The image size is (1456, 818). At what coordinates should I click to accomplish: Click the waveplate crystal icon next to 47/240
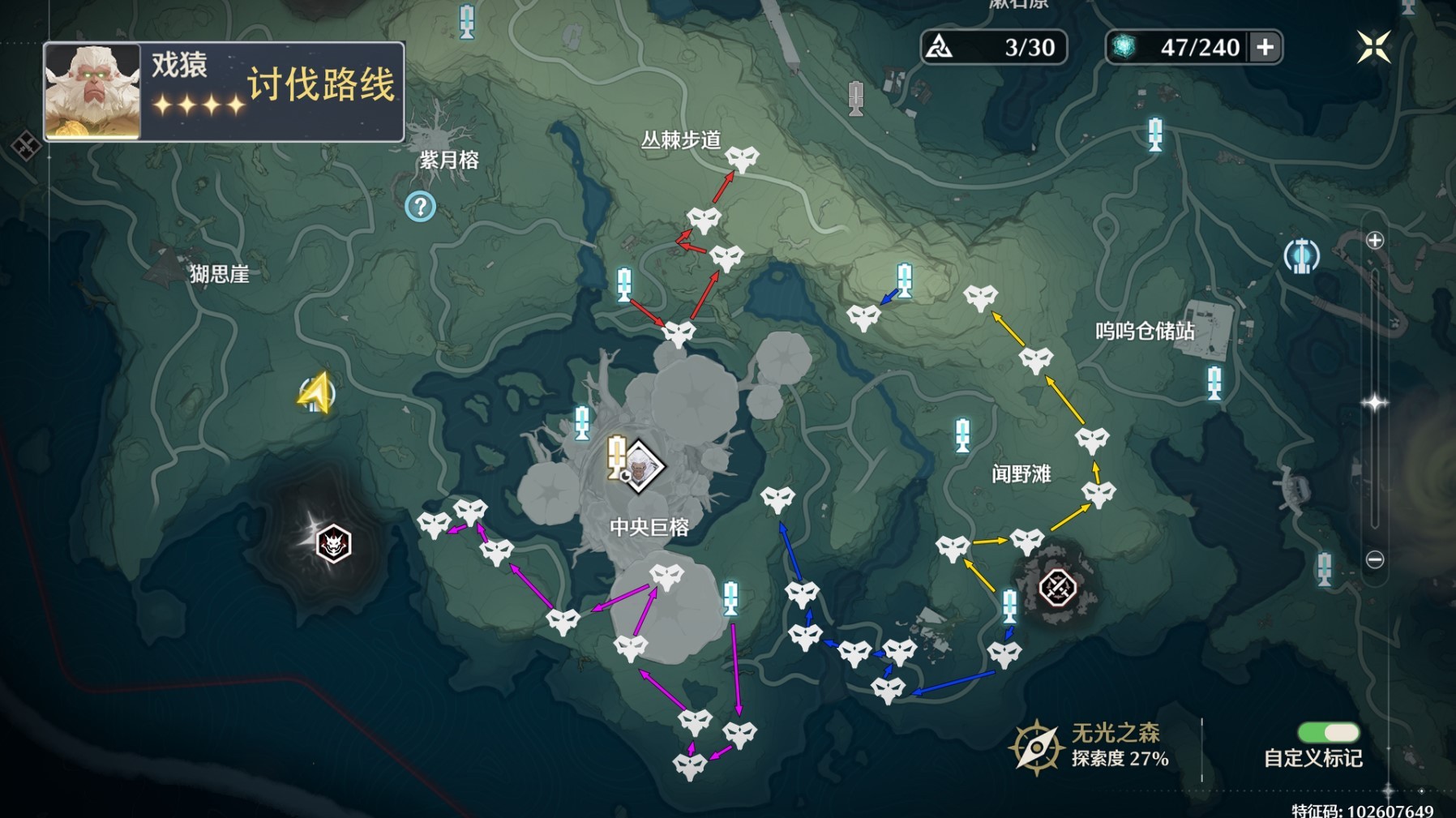(x=1124, y=48)
